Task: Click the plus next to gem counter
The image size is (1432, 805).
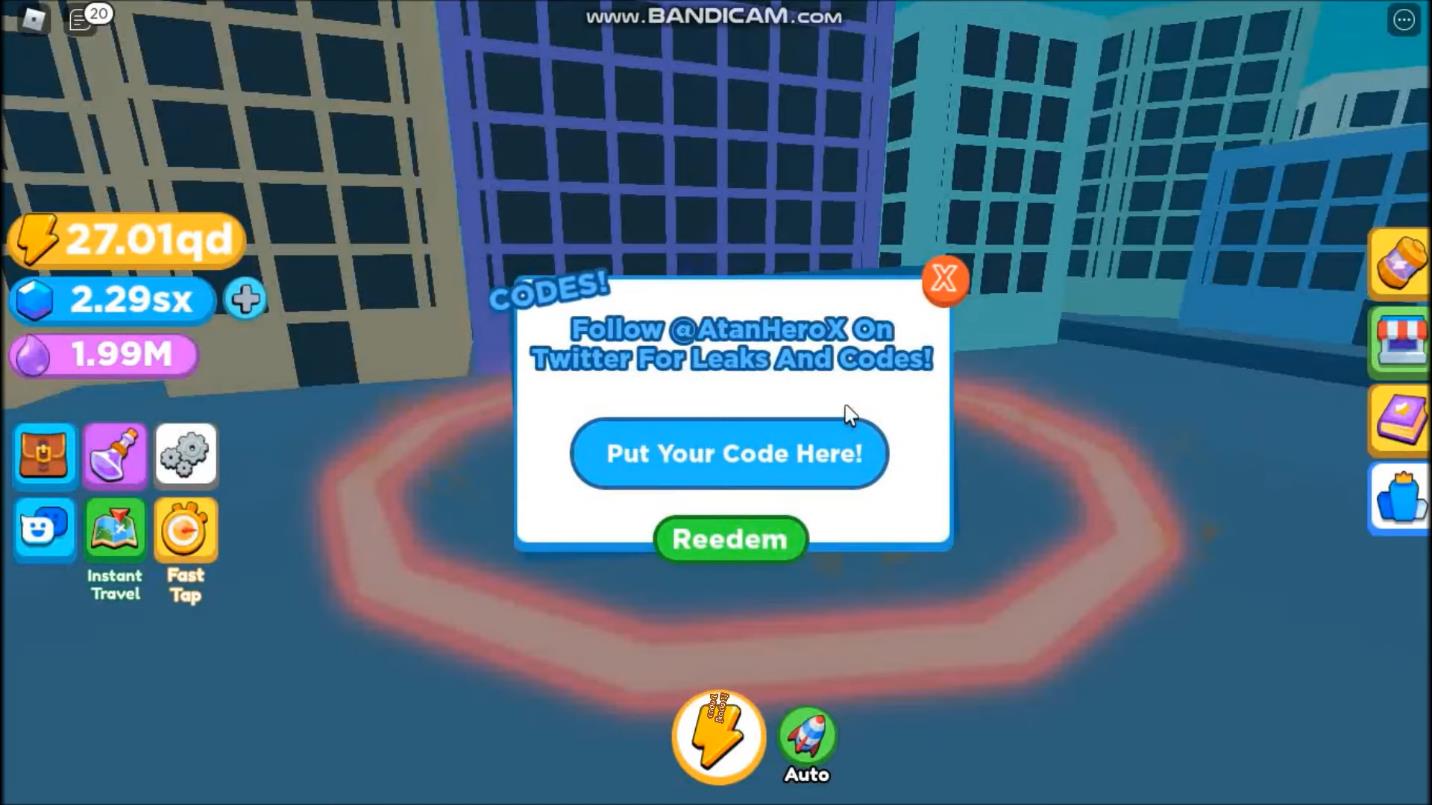Action: [x=245, y=298]
